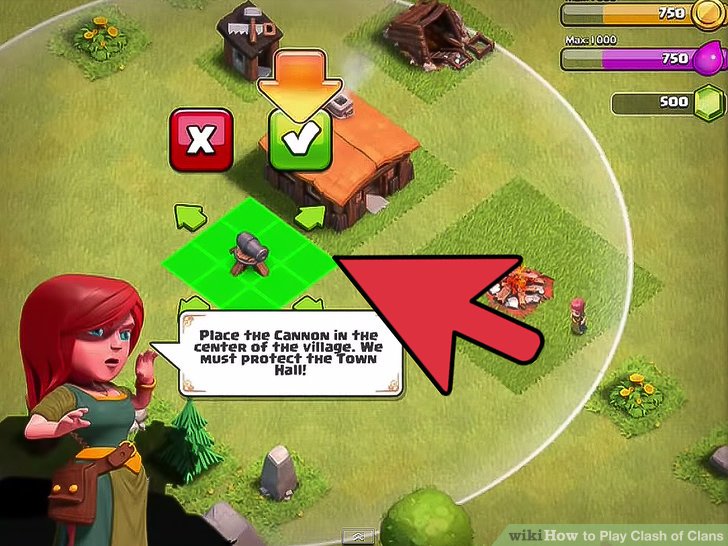The width and height of the screenshot is (728, 546).
Task: Confirm cannon placement with green checkmark
Action: (x=295, y=138)
